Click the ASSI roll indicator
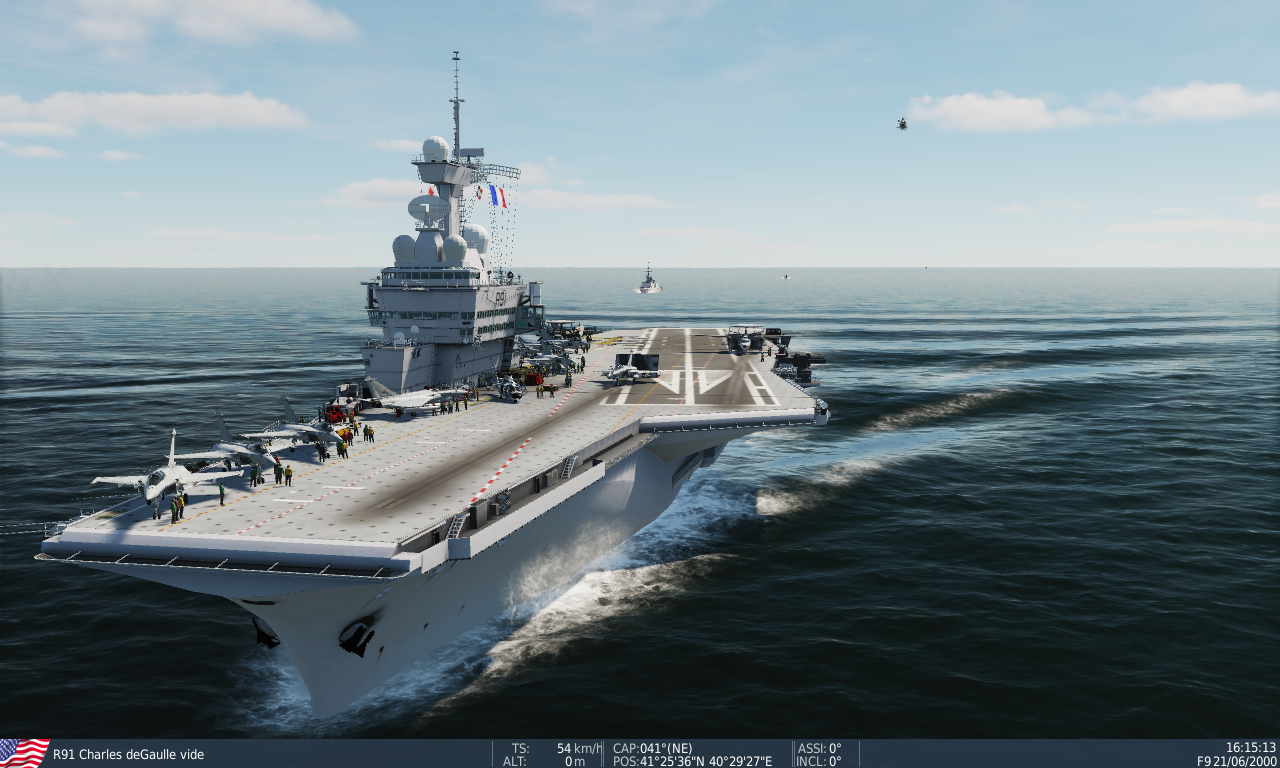Image resolution: width=1280 pixels, height=768 pixels. (818, 747)
